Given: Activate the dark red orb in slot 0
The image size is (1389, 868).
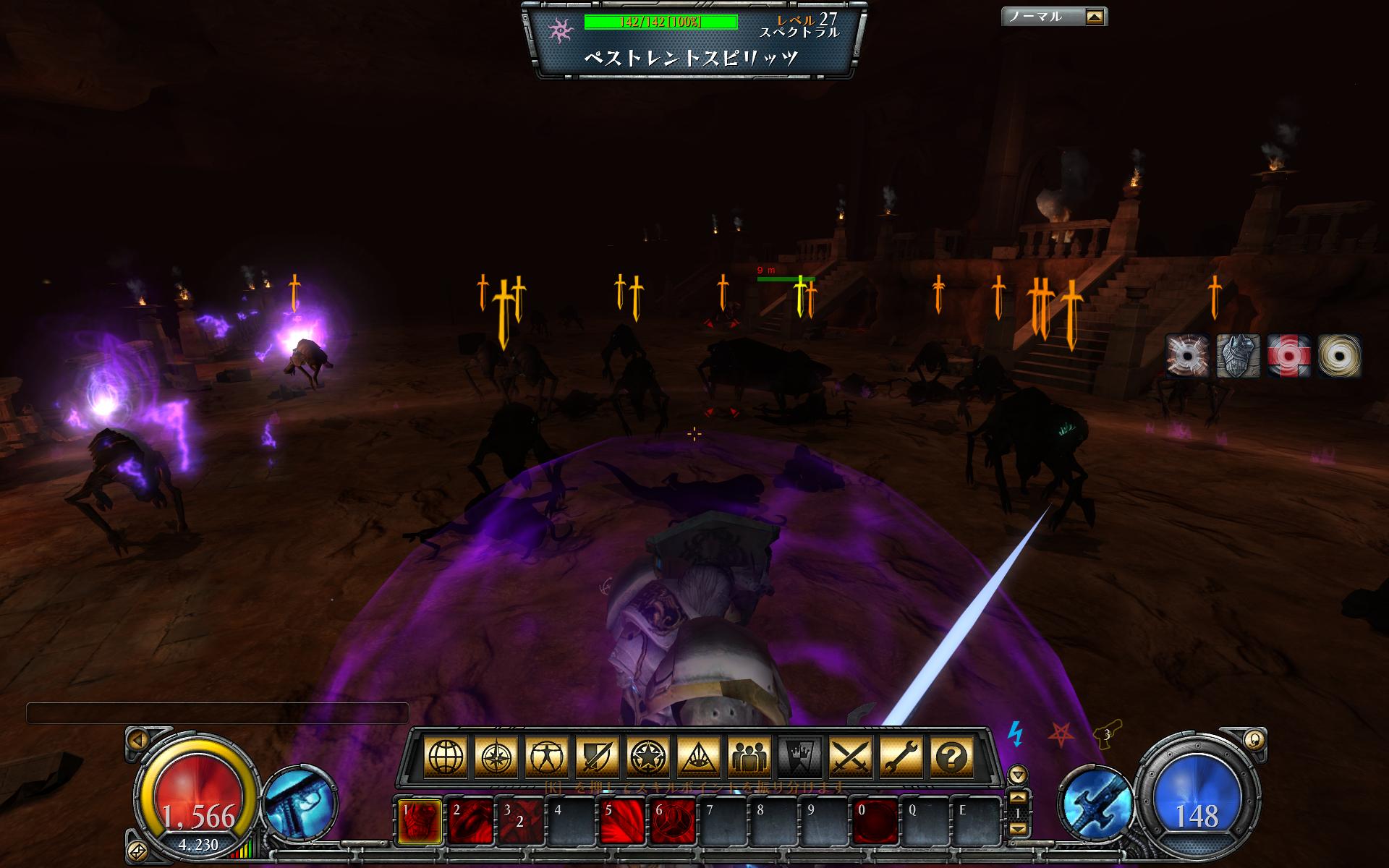Looking at the screenshot, I should coord(875,822).
